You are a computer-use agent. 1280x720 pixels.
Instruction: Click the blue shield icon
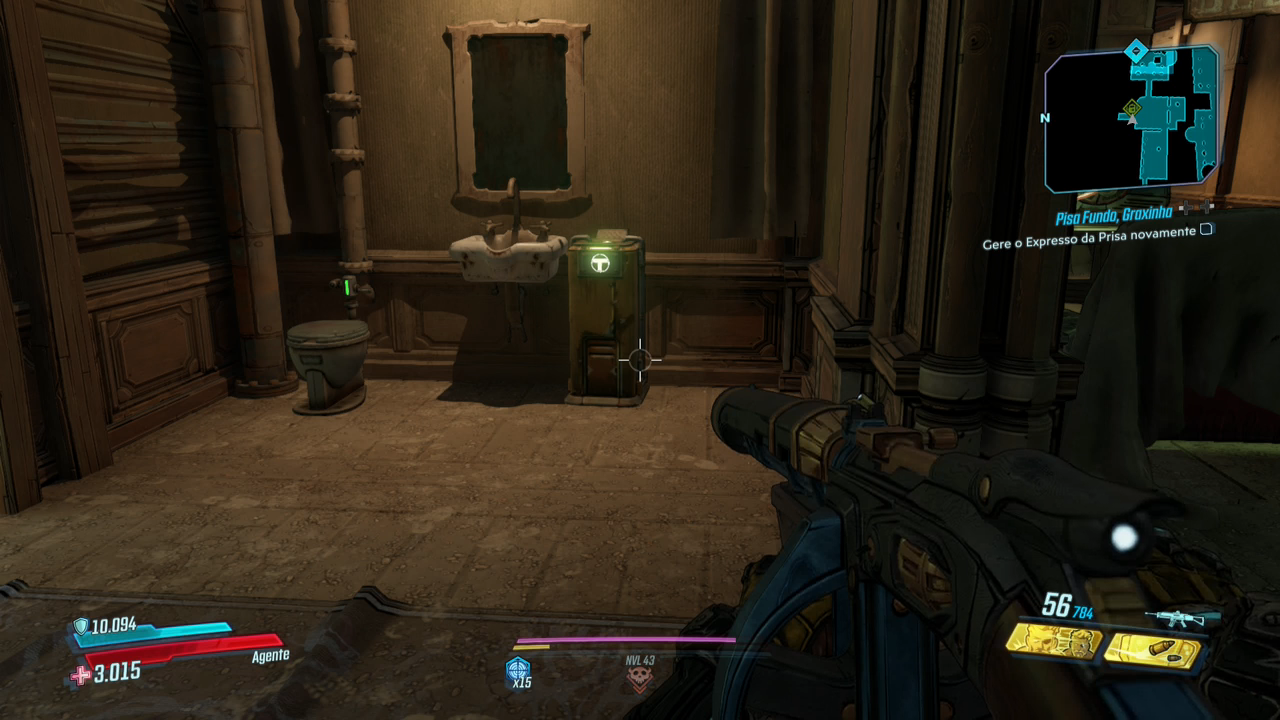pyautogui.click(x=80, y=627)
